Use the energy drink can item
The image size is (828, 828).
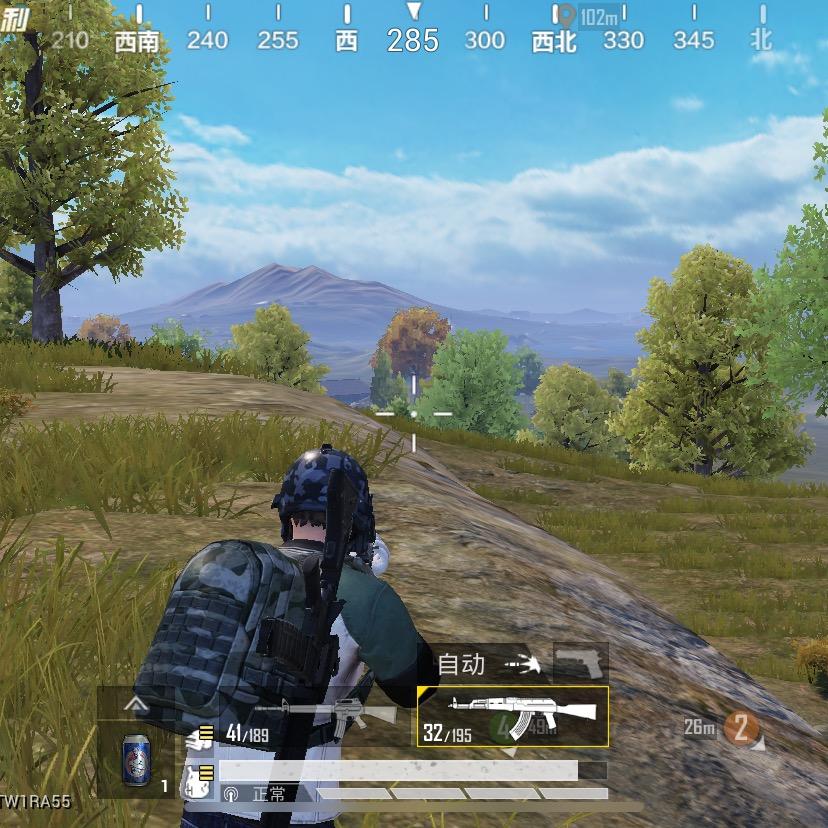click(x=136, y=755)
